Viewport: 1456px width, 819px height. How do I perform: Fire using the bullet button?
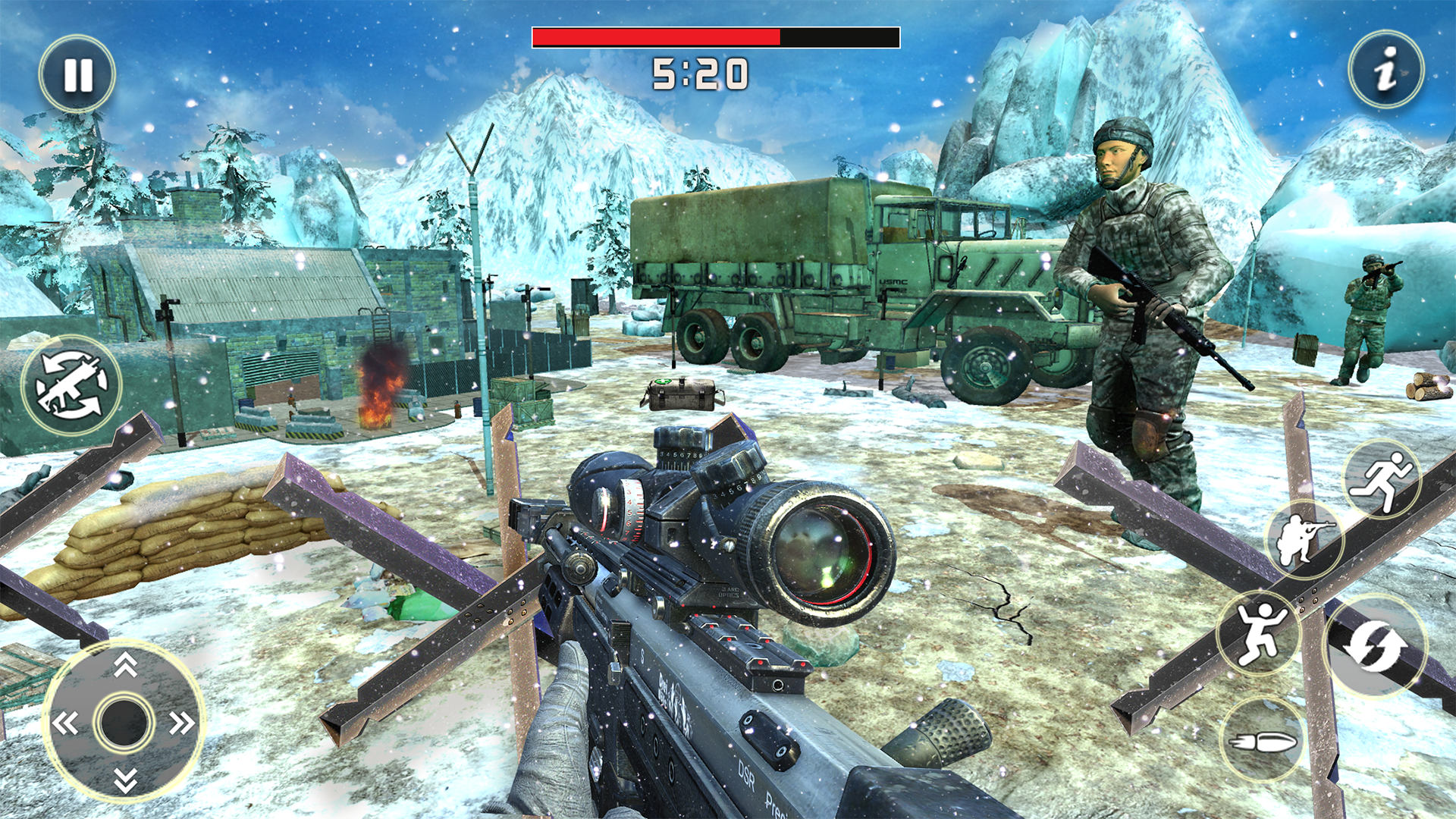point(1262,740)
